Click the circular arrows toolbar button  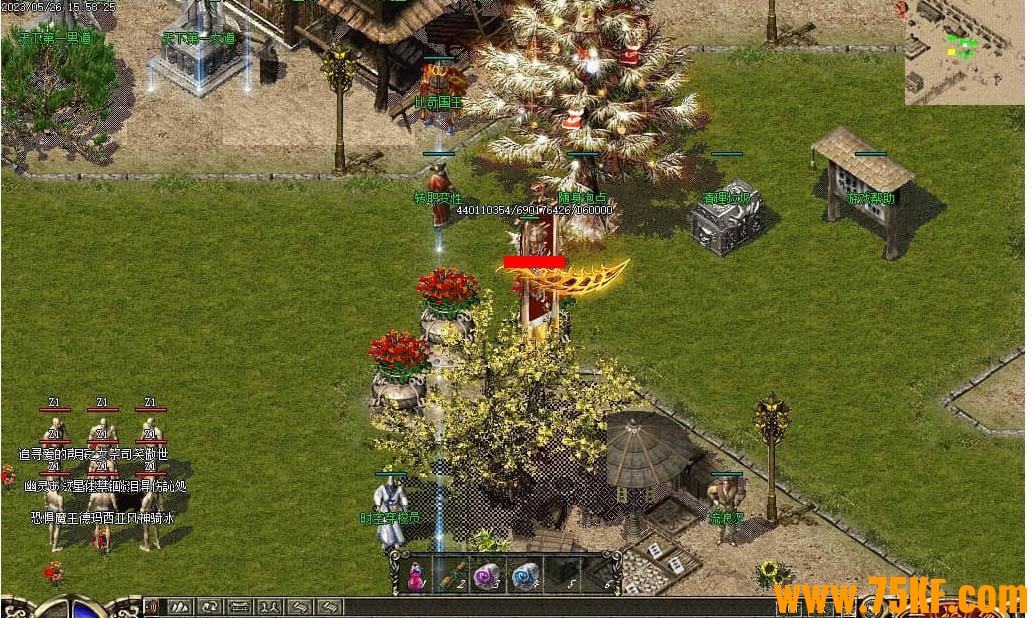tap(210, 606)
